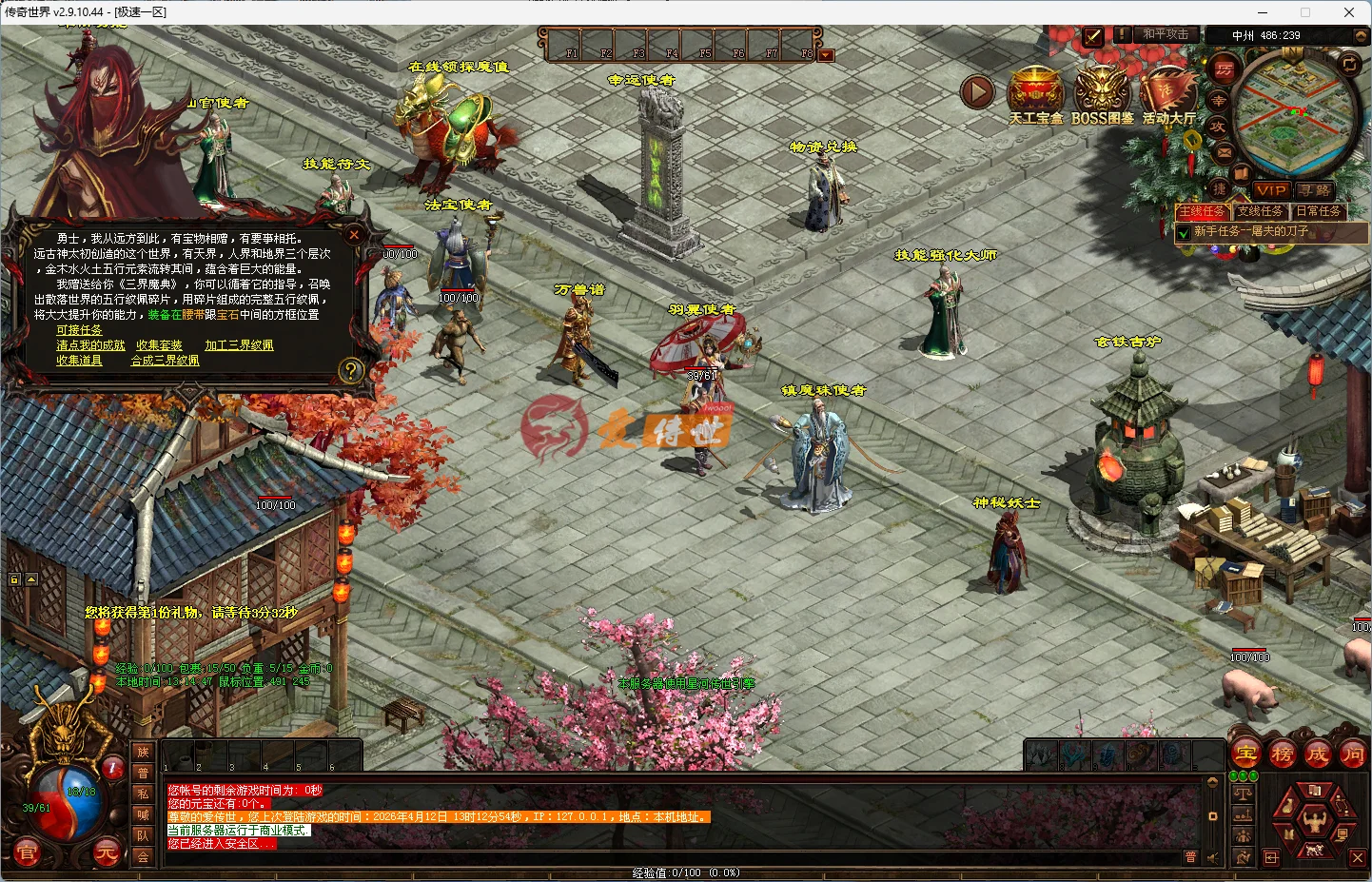Click the mail envelope icon beside the minimap

(1225, 154)
